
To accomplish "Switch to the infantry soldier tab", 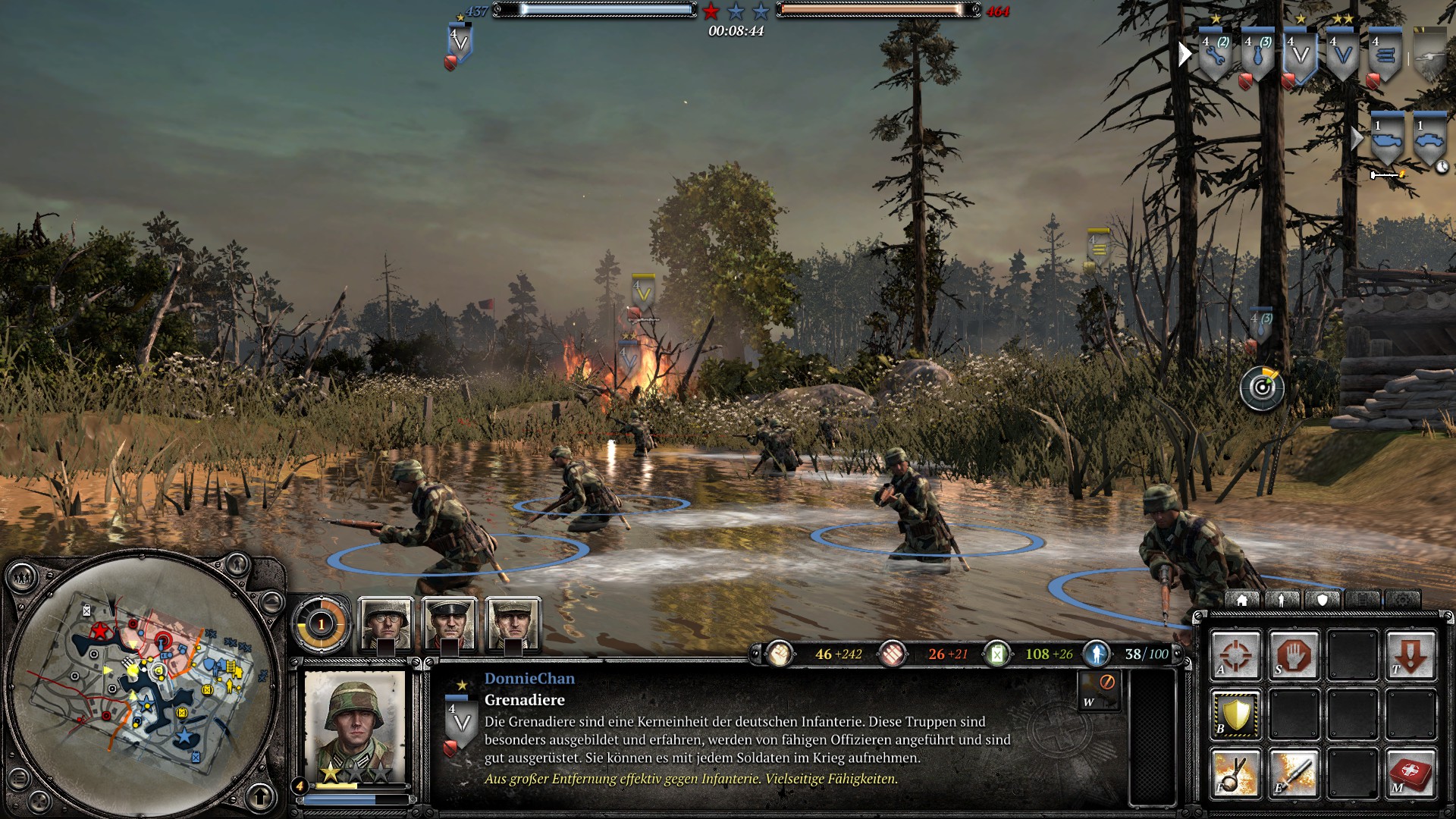I will pyautogui.click(x=1282, y=600).
